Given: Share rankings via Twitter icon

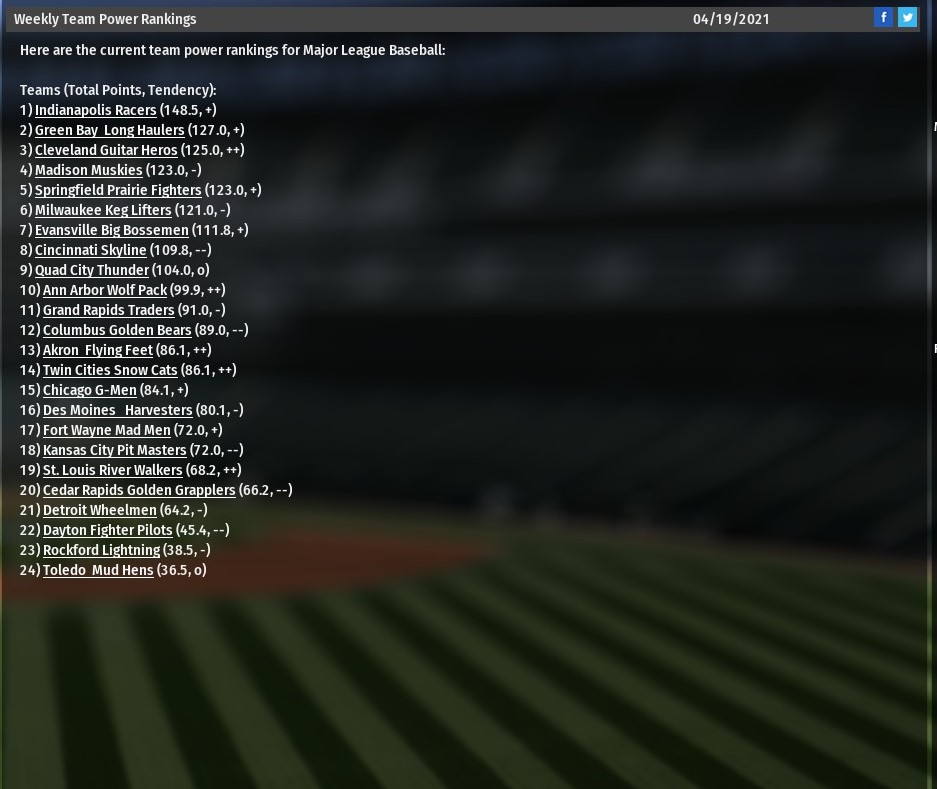Looking at the screenshot, I should coord(907,17).
